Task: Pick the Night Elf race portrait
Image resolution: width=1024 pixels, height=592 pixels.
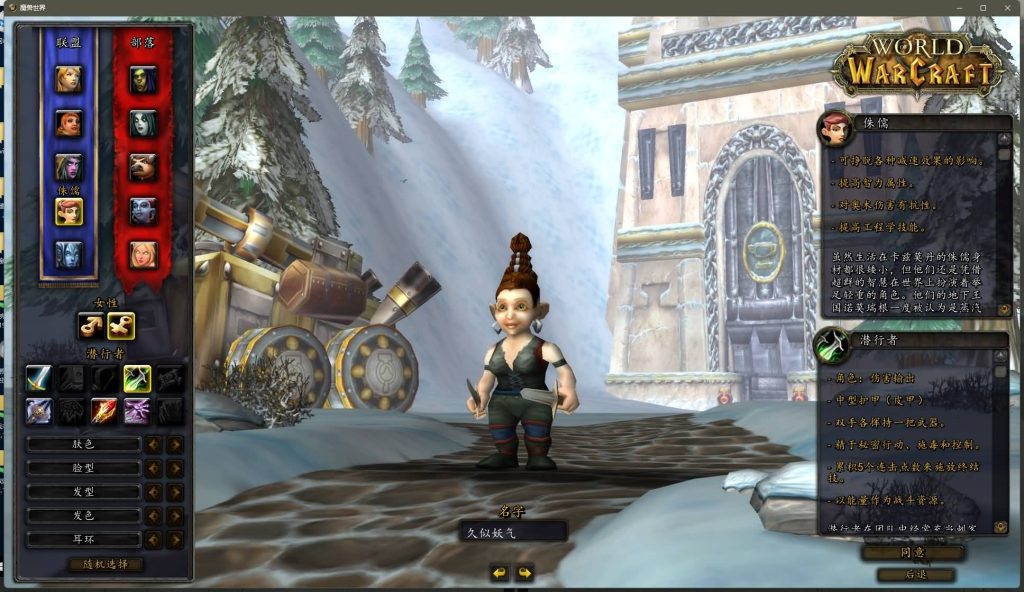Action: (69, 166)
